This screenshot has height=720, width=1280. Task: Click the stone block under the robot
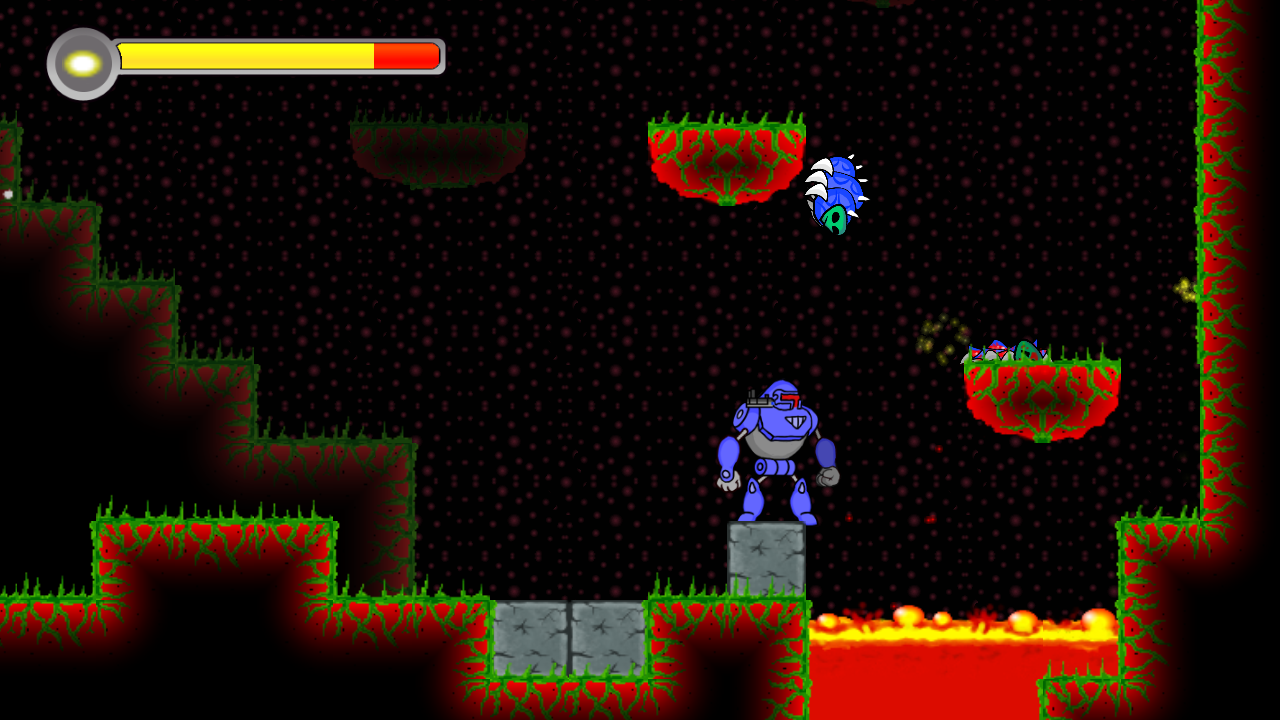tap(765, 560)
